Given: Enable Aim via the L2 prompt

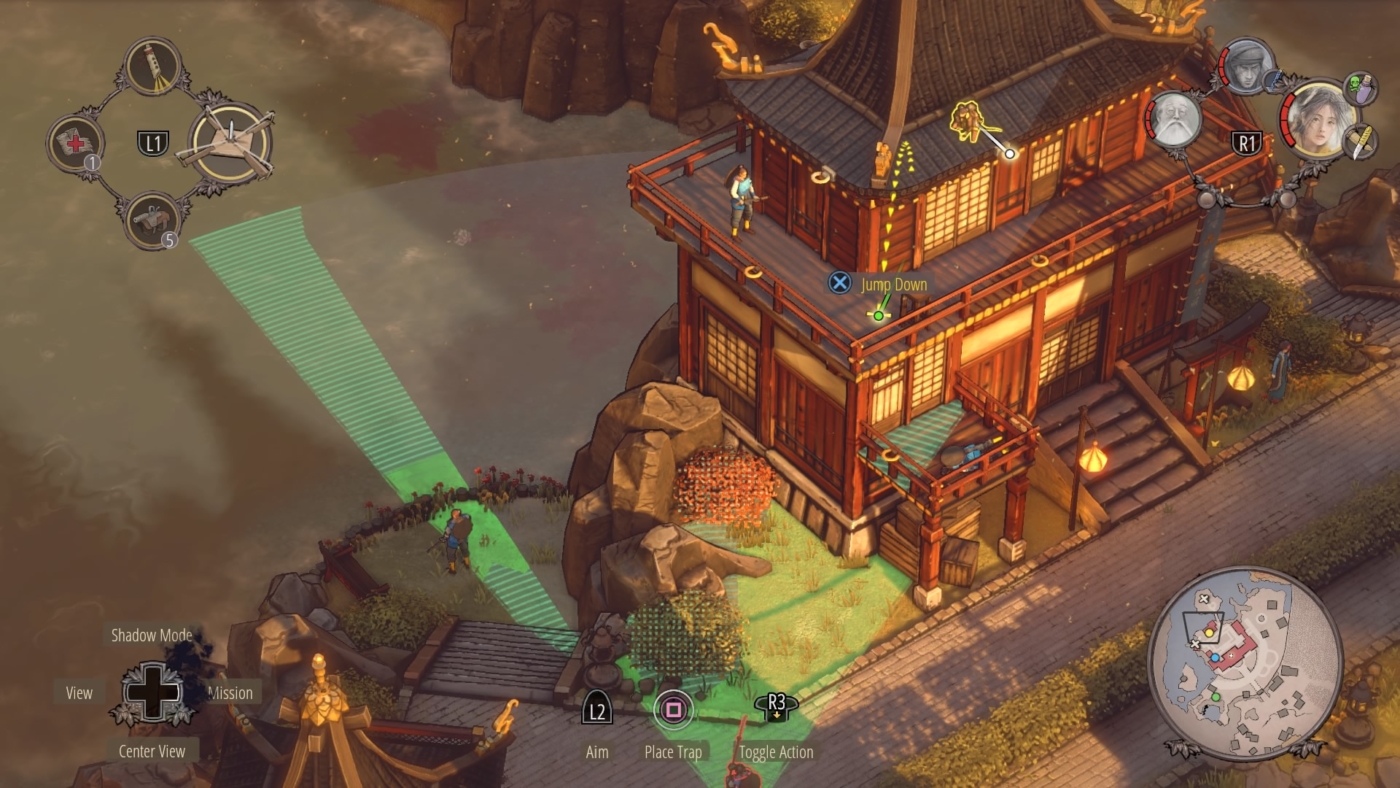Looking at the screenshot, I should click(596, 707).
